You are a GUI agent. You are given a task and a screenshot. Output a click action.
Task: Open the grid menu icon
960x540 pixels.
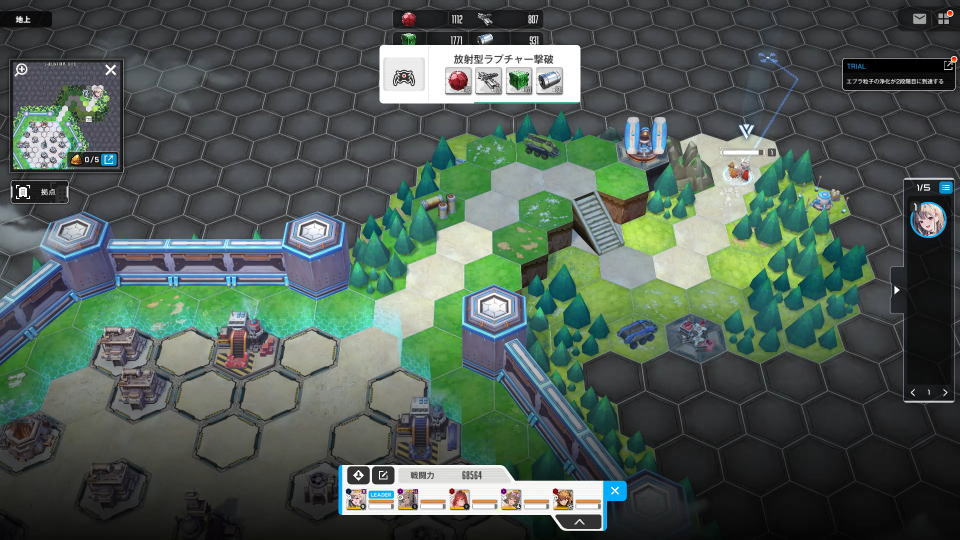pyautogui.click(x=943, y=18)
